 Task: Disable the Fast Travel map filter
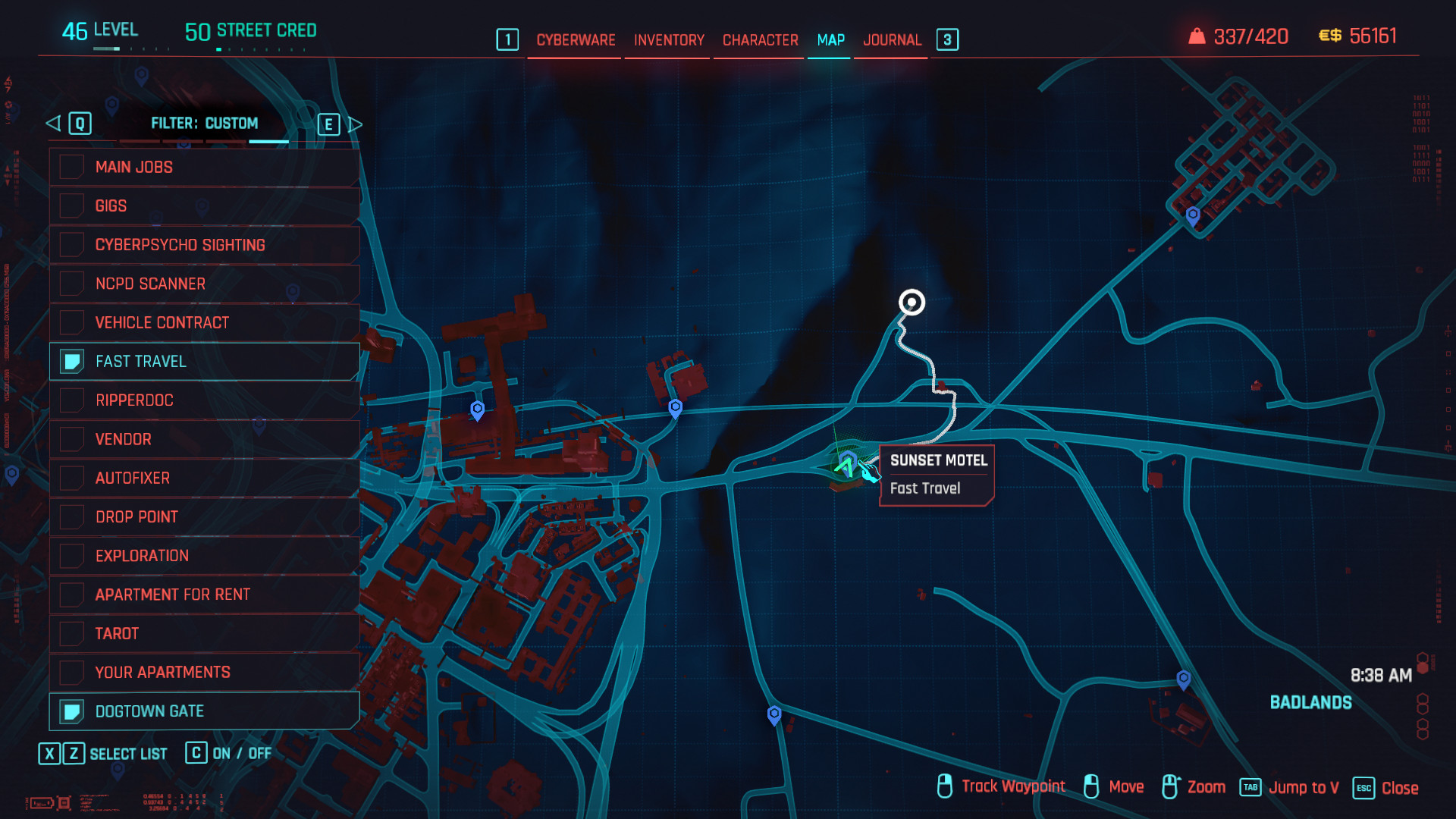(71, 362)
